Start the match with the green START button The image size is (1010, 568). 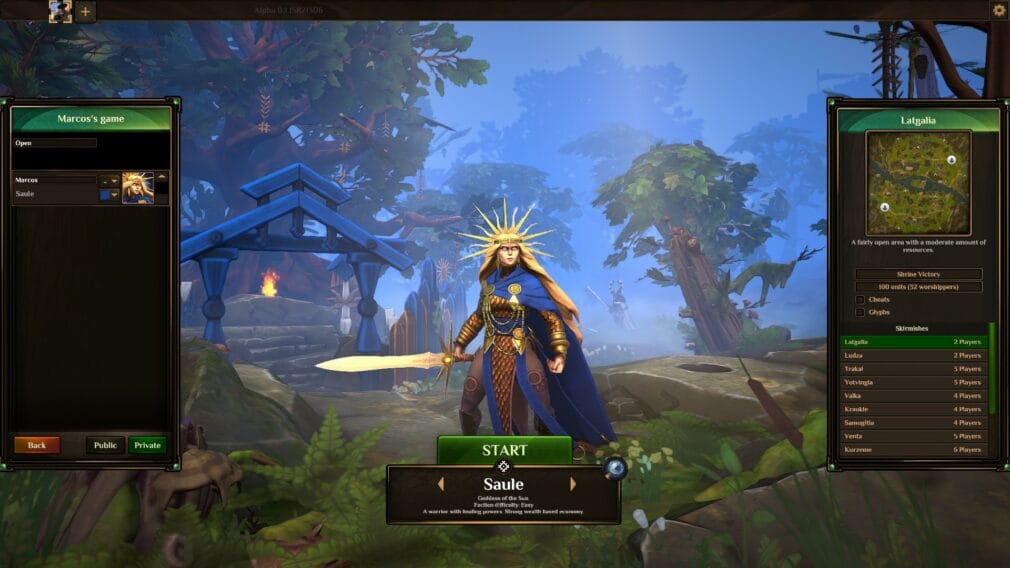click(504, 450)
